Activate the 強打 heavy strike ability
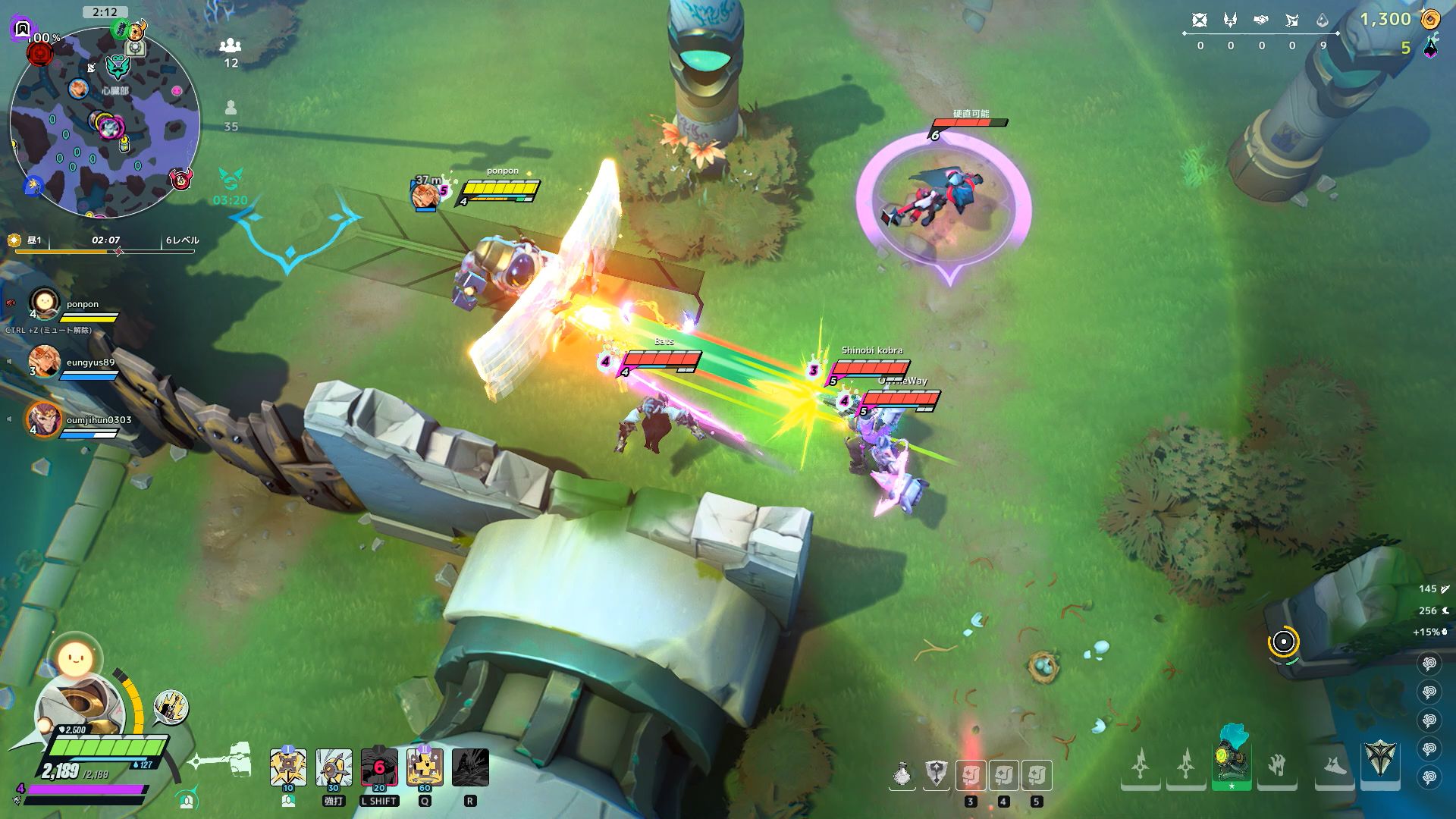This screenshot has height=819, width=1456. point(334,768)
